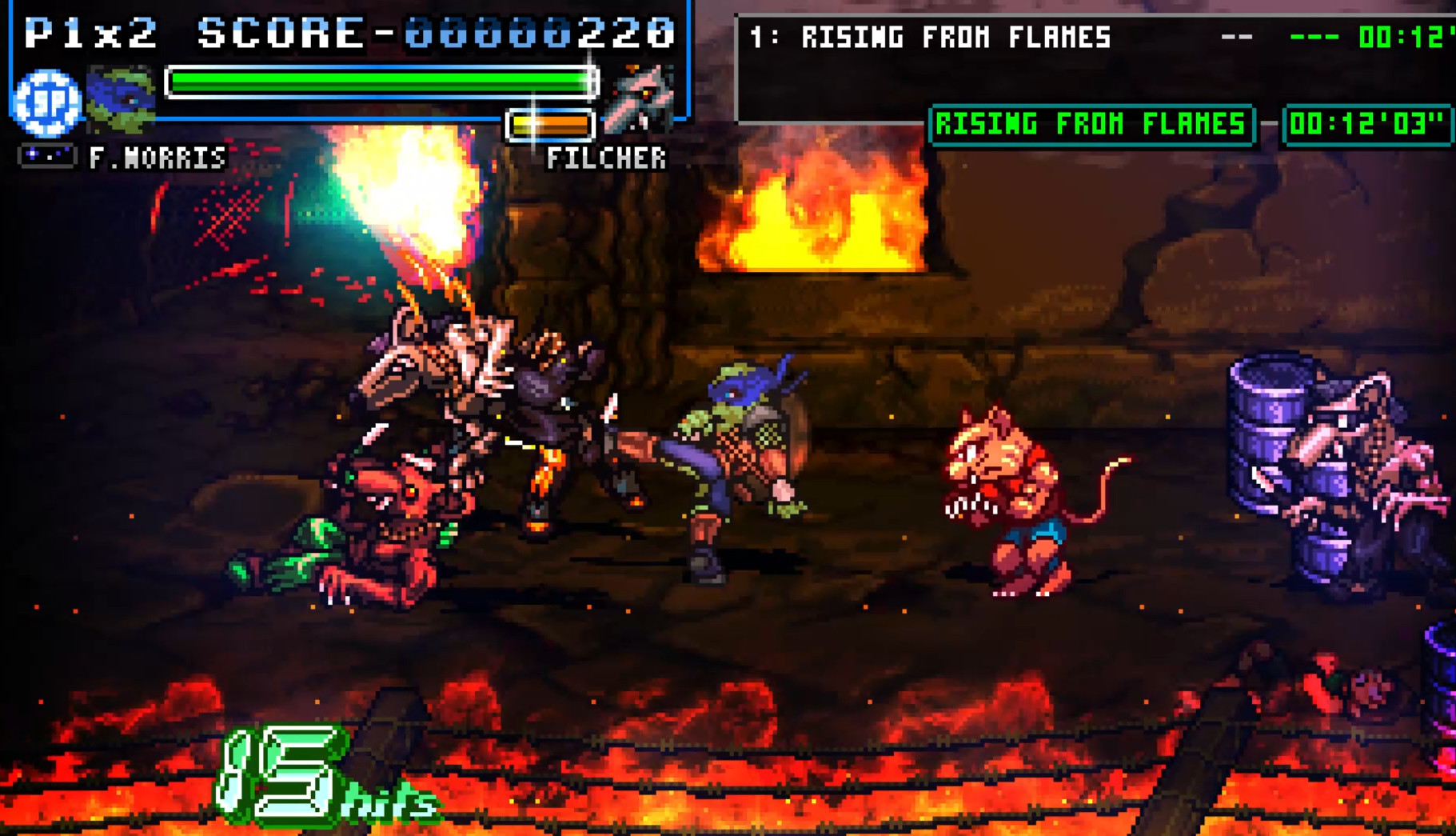
Task: Select the FILCHER boss name tab
Action: point(605,158)
